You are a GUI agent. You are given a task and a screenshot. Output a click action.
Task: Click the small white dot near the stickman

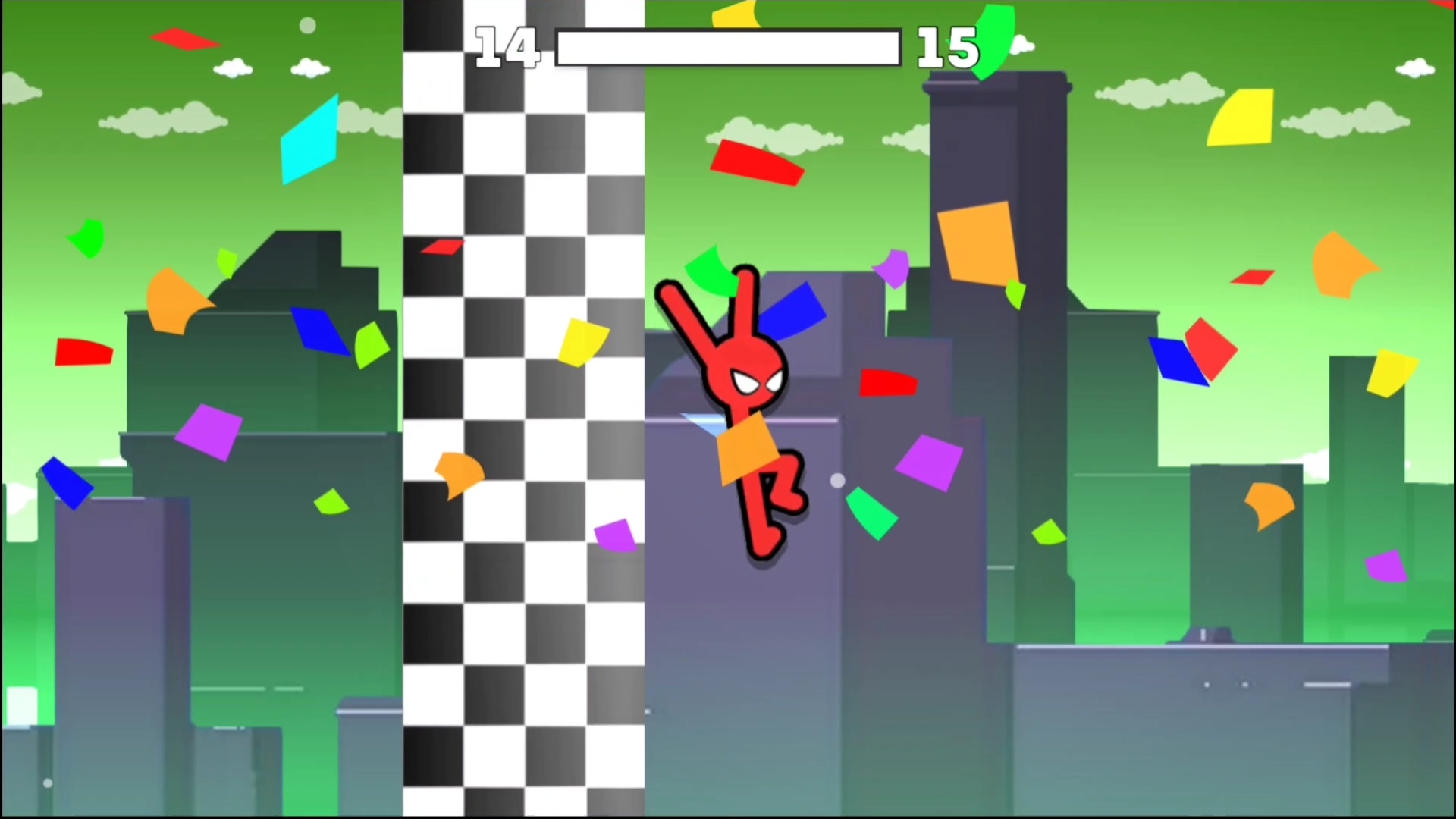coord(837,482)
